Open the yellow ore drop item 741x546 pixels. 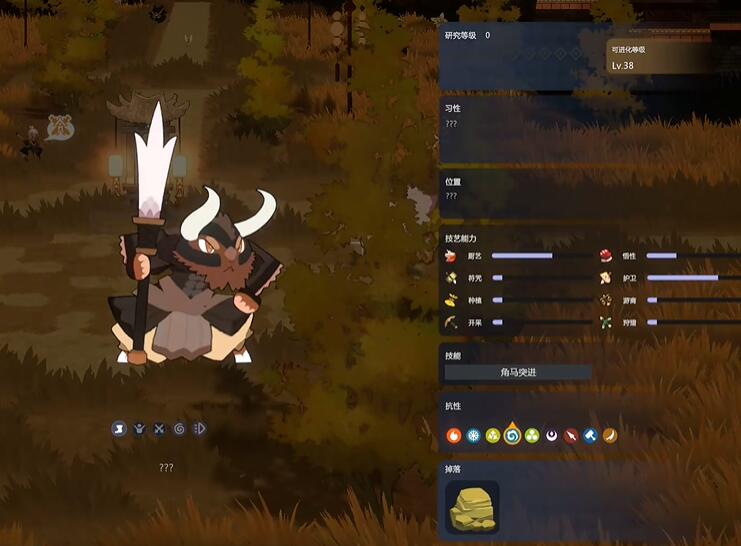click(472, 506)
